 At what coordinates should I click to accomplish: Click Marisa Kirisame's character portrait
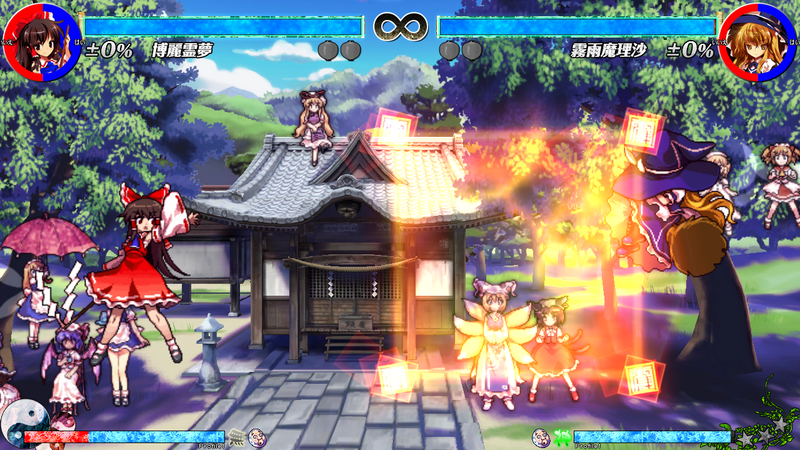(758, 41)
